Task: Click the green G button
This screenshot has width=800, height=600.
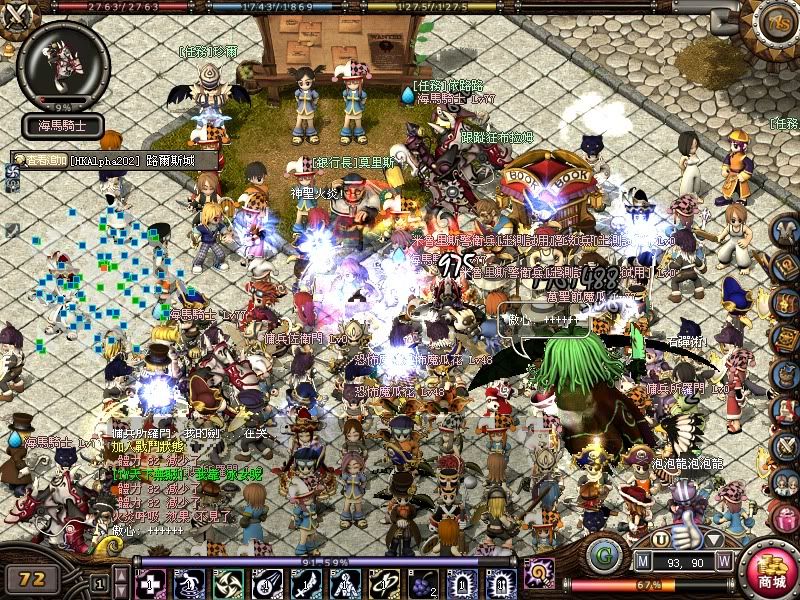Action: pos(603,555)
